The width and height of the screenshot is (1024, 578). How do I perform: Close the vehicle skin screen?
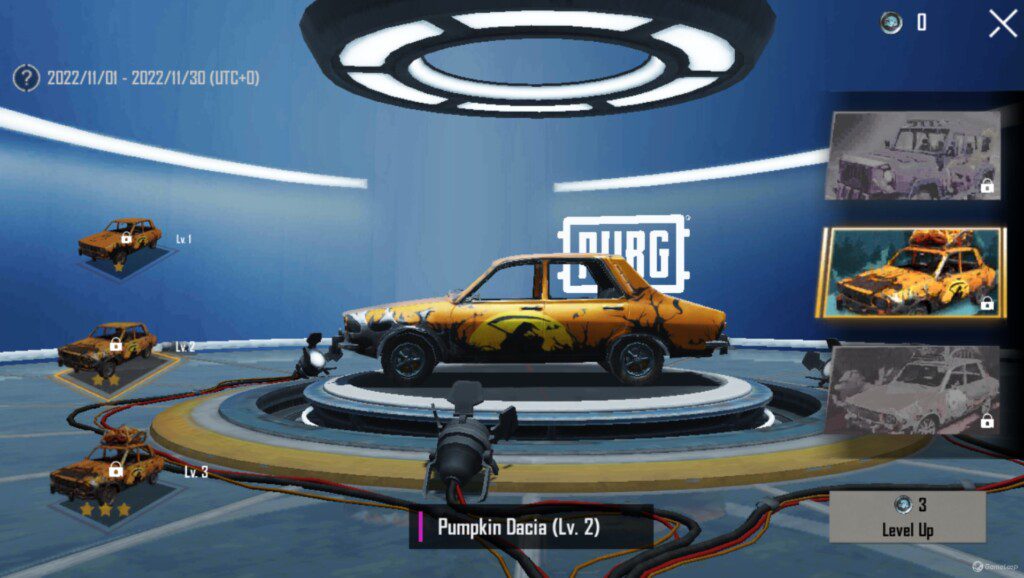point(1002,23)
